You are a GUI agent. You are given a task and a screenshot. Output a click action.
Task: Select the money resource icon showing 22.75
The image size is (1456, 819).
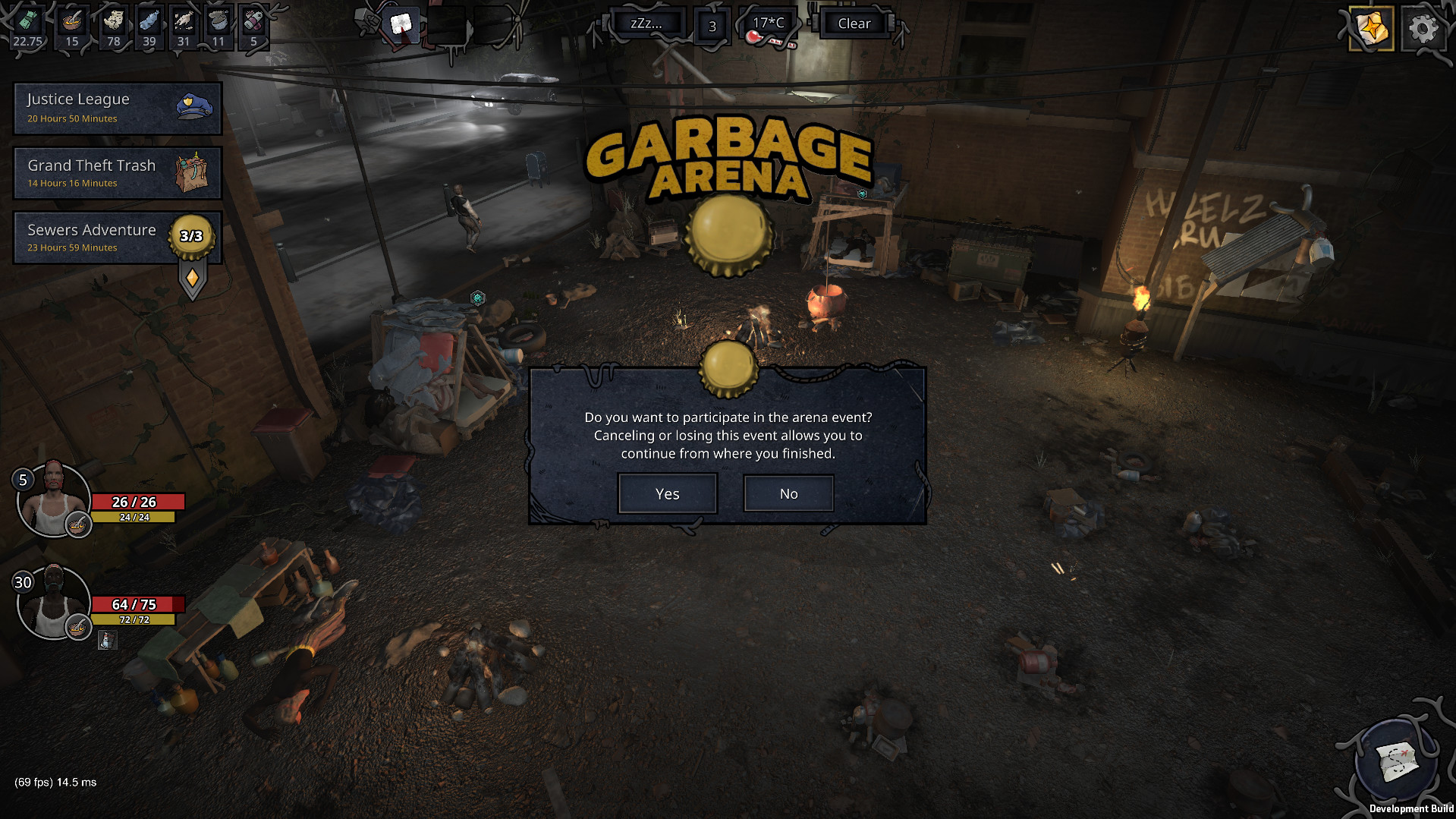tap(27, 23)
